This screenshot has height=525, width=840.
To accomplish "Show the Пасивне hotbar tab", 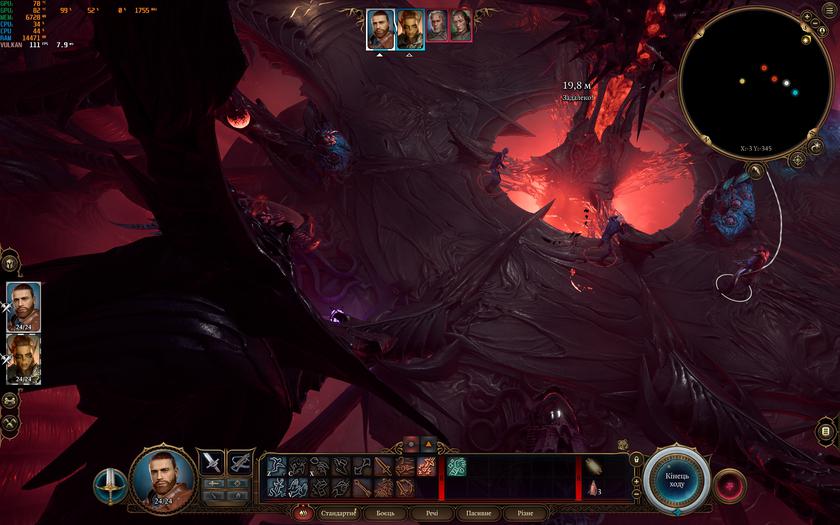I will pos(478,513).
